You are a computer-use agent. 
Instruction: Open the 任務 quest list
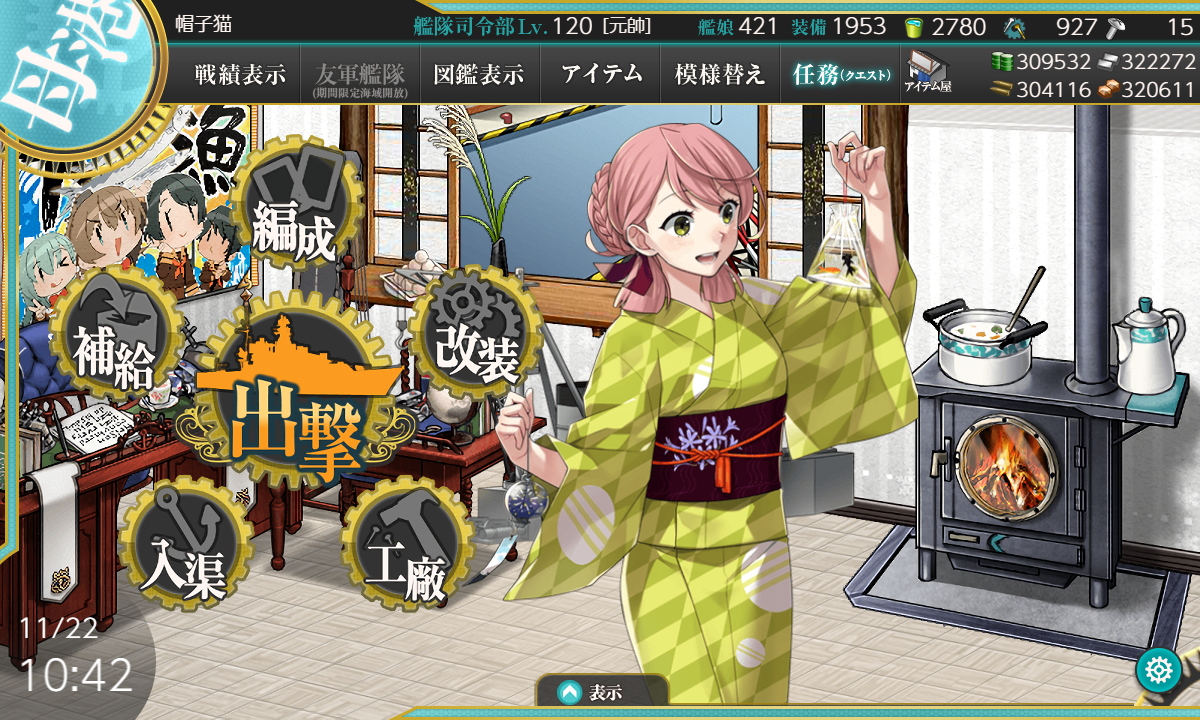840,74
